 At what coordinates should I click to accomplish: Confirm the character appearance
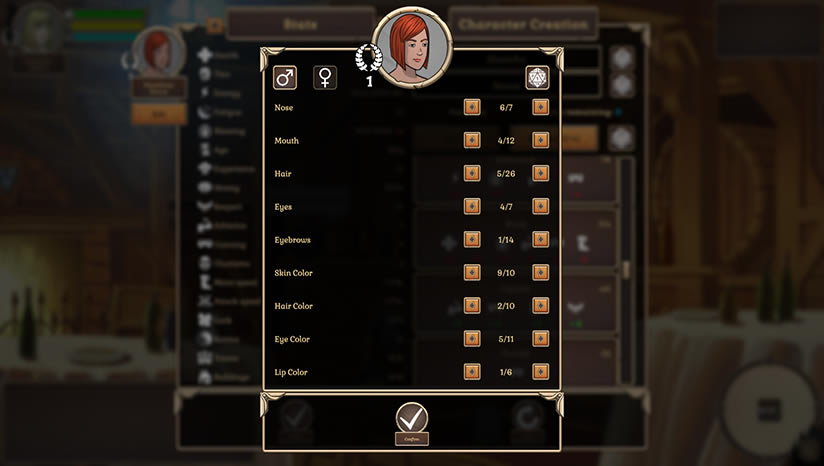[412, 418]
